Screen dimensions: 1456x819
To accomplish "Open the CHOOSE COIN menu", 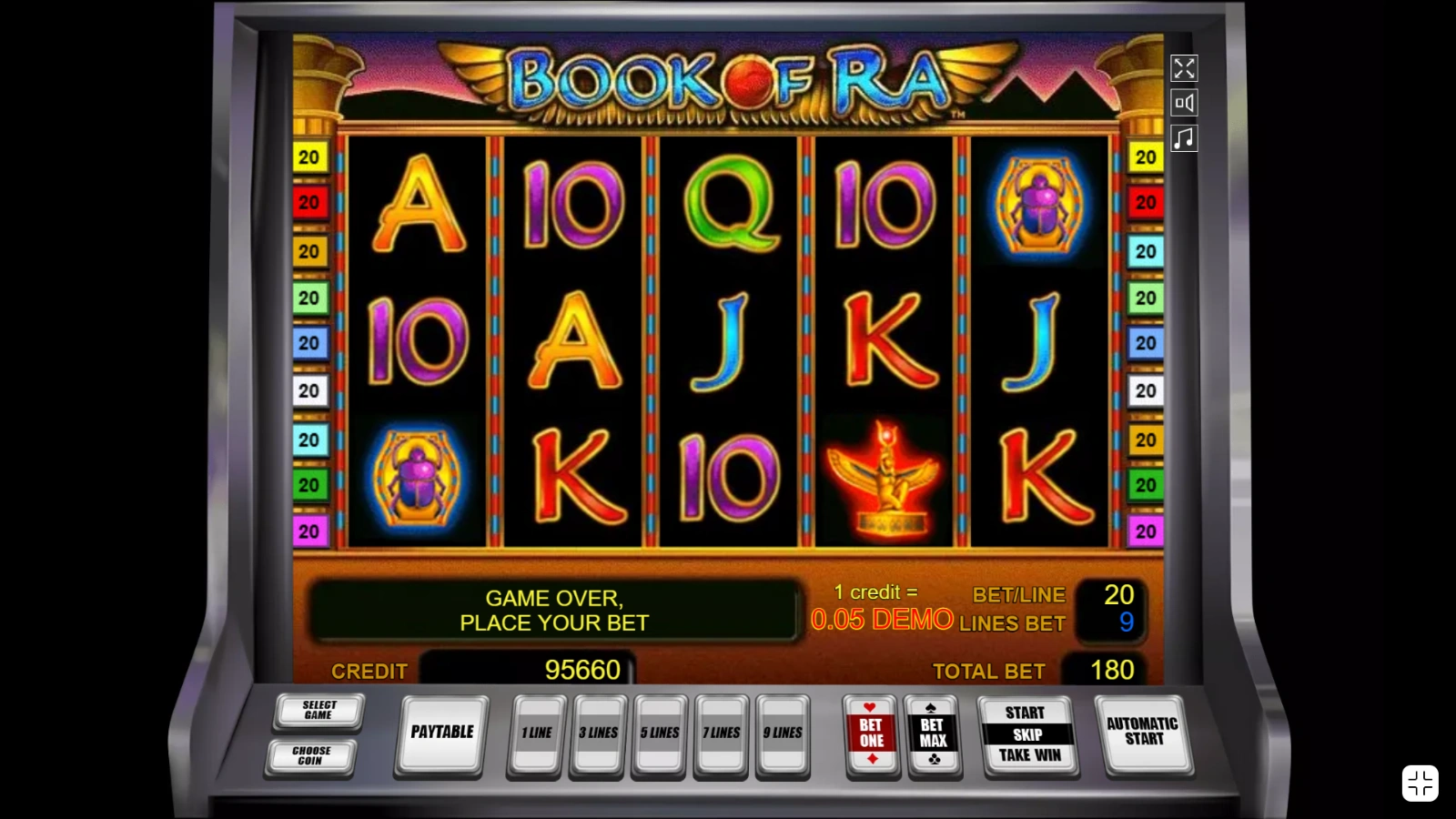I will coord(311,756).
